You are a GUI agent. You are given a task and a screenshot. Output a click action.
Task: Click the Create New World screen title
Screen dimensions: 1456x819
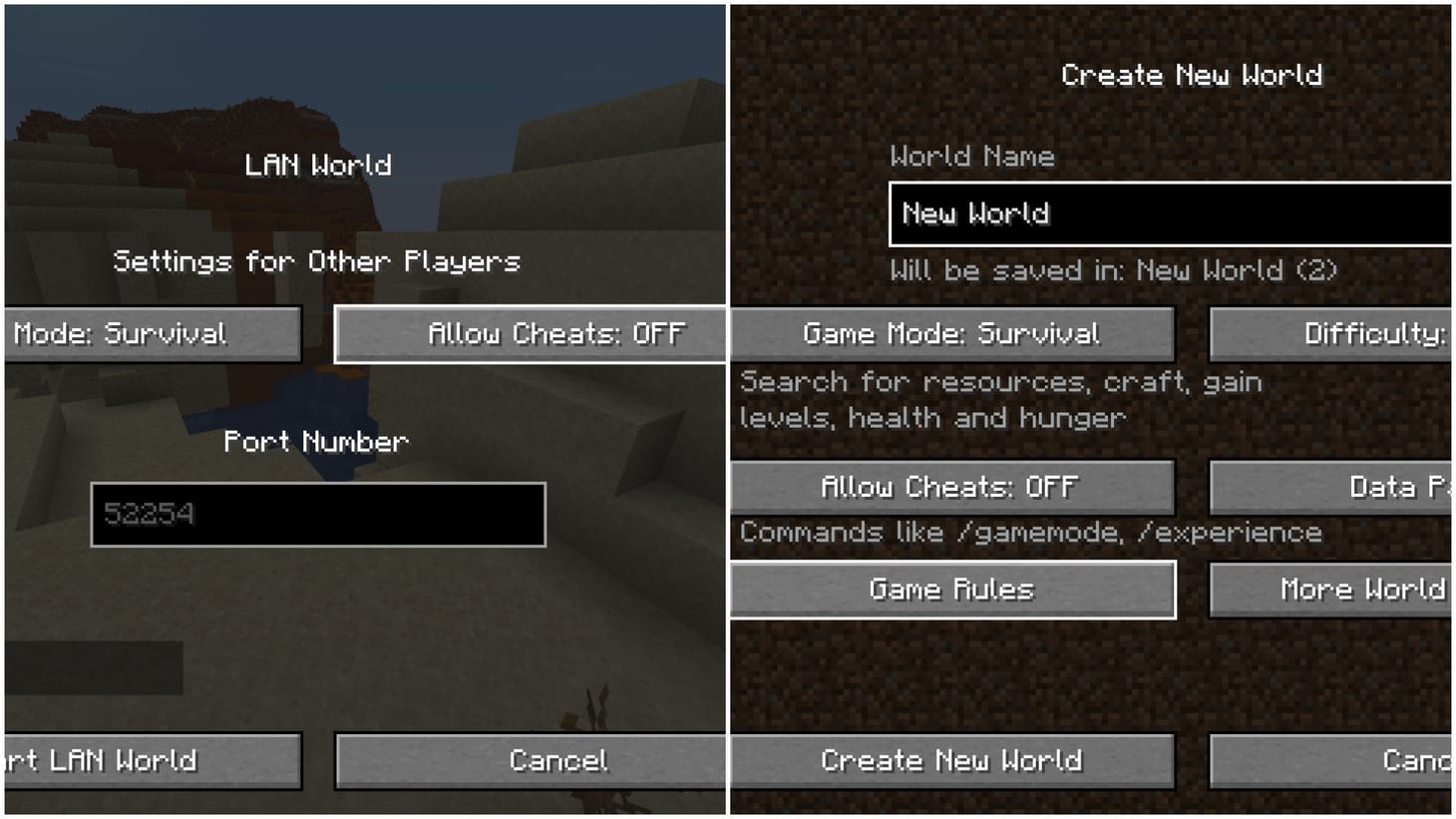click(1193, 75)
